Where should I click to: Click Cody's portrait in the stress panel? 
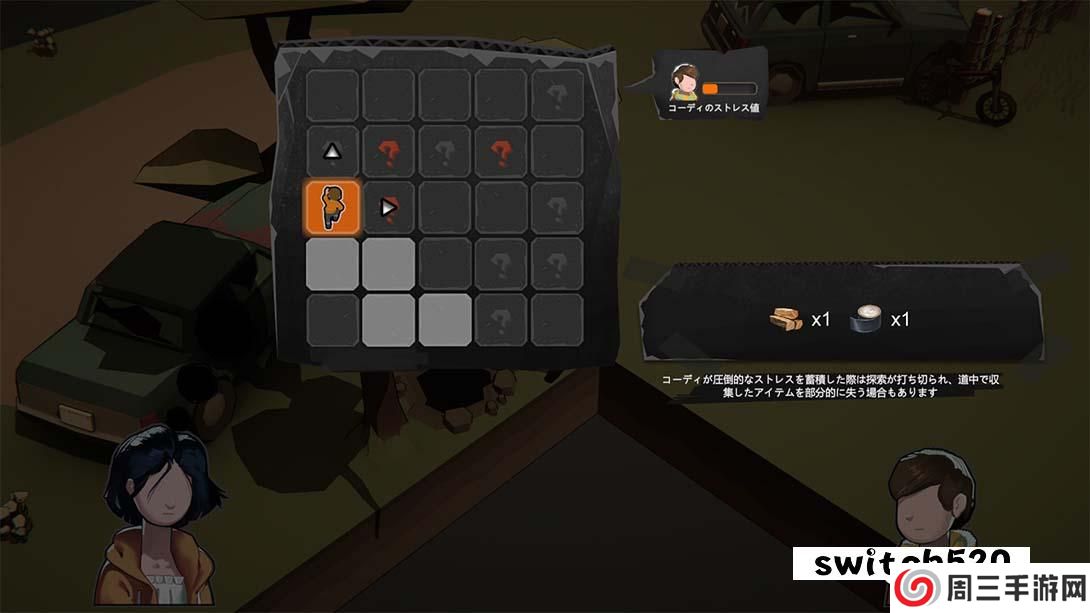685,82
